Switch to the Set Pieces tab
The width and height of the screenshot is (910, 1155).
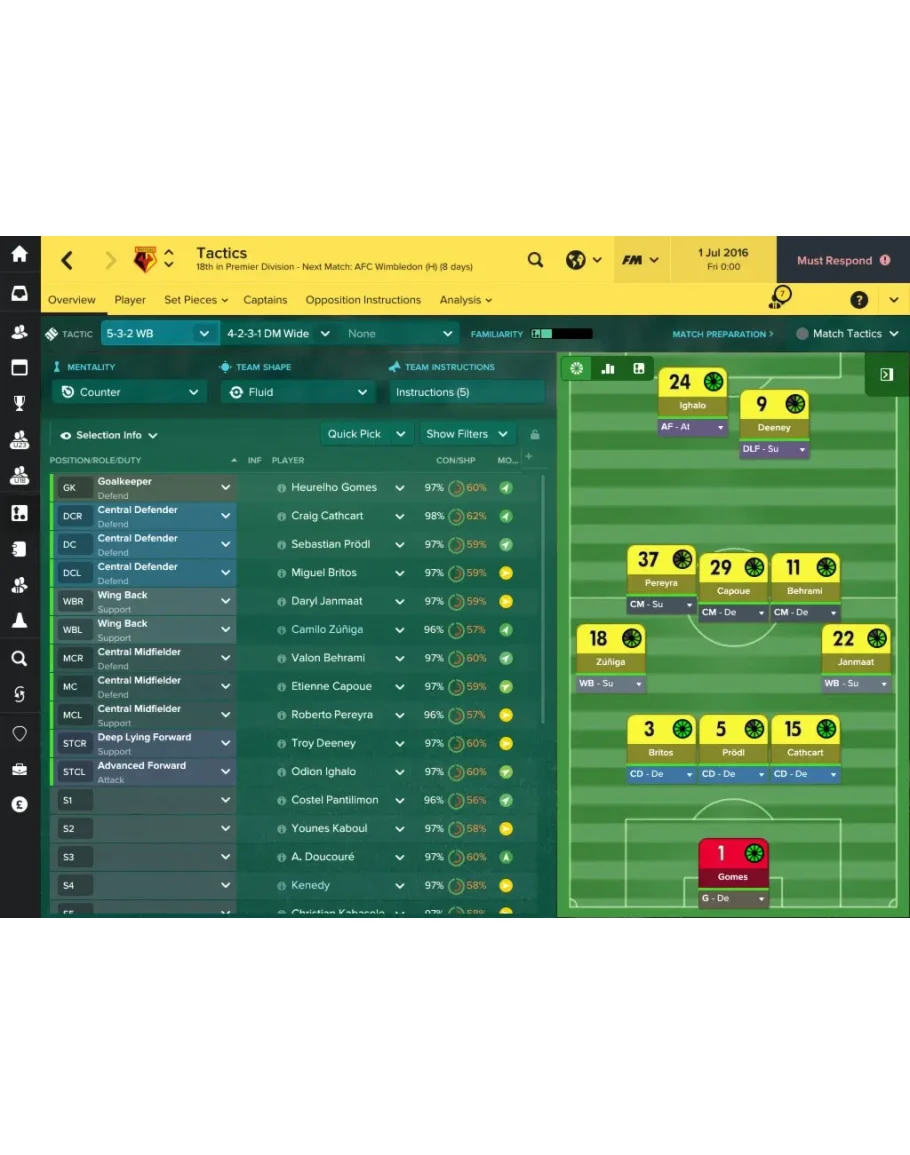195,300
